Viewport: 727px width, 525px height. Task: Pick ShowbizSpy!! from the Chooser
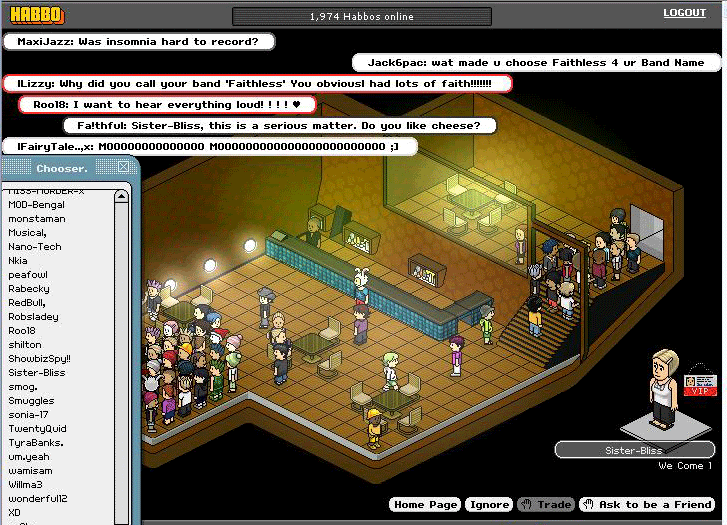click(x=39, y=359)
